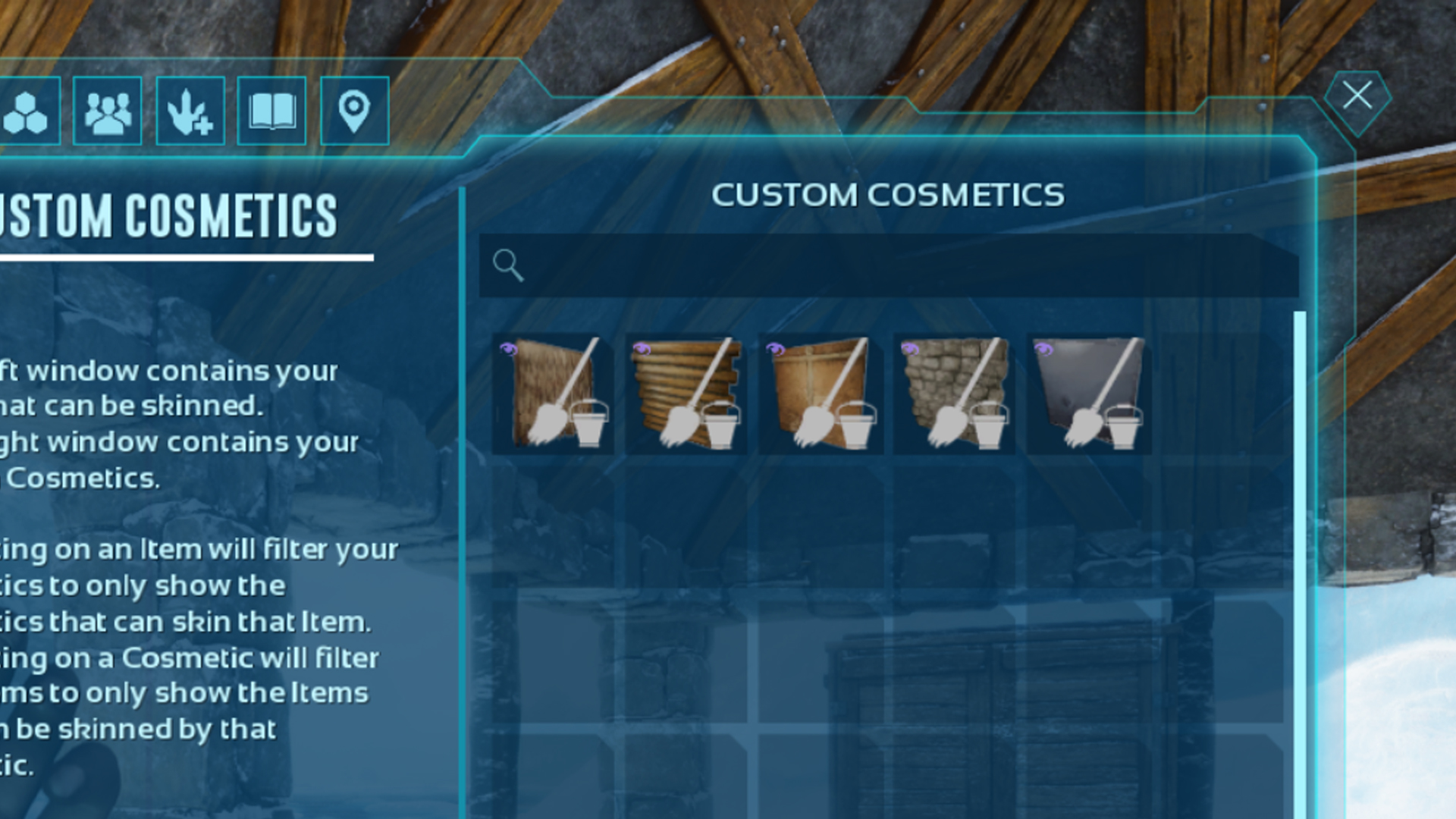Open the tribe members tab

tap(108, 111)
